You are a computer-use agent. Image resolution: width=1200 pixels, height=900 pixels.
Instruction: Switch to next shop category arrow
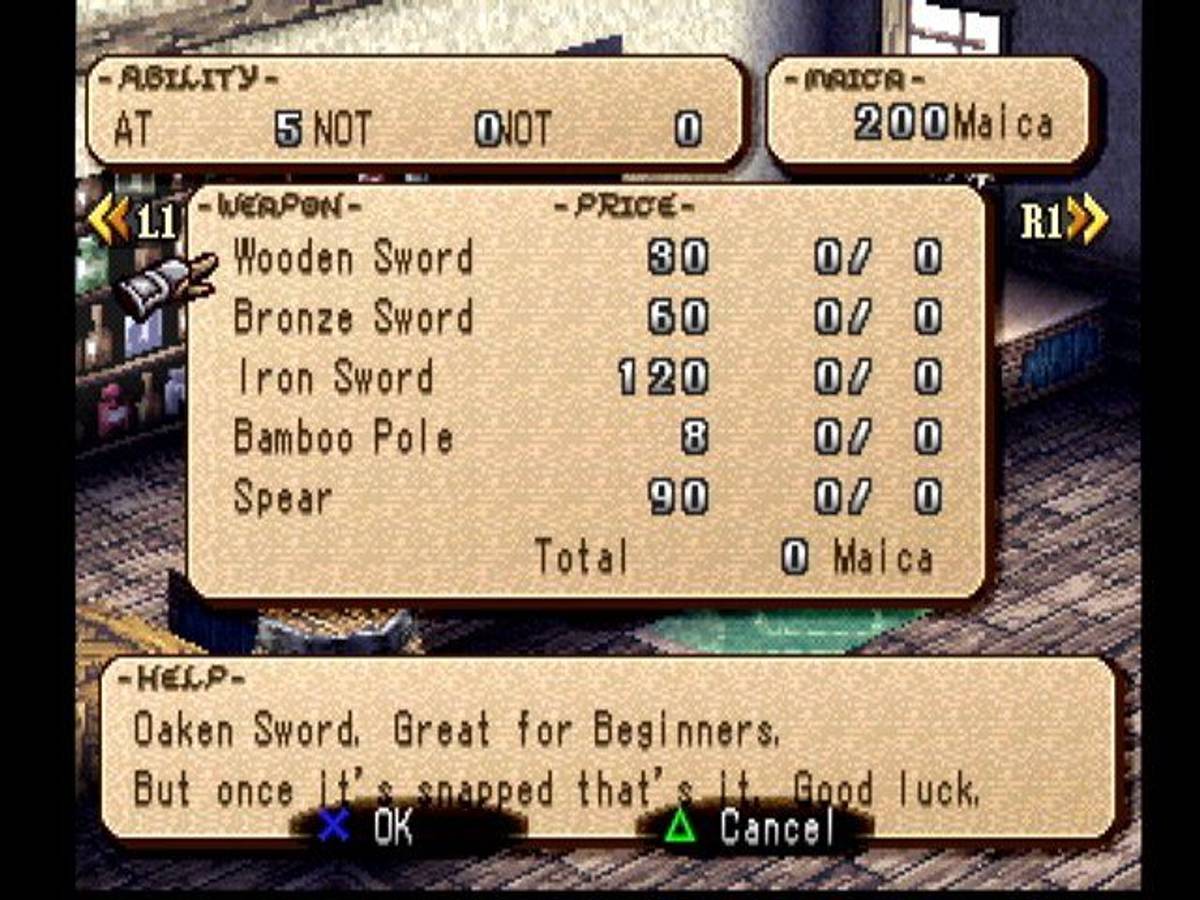coord(1065,221)
